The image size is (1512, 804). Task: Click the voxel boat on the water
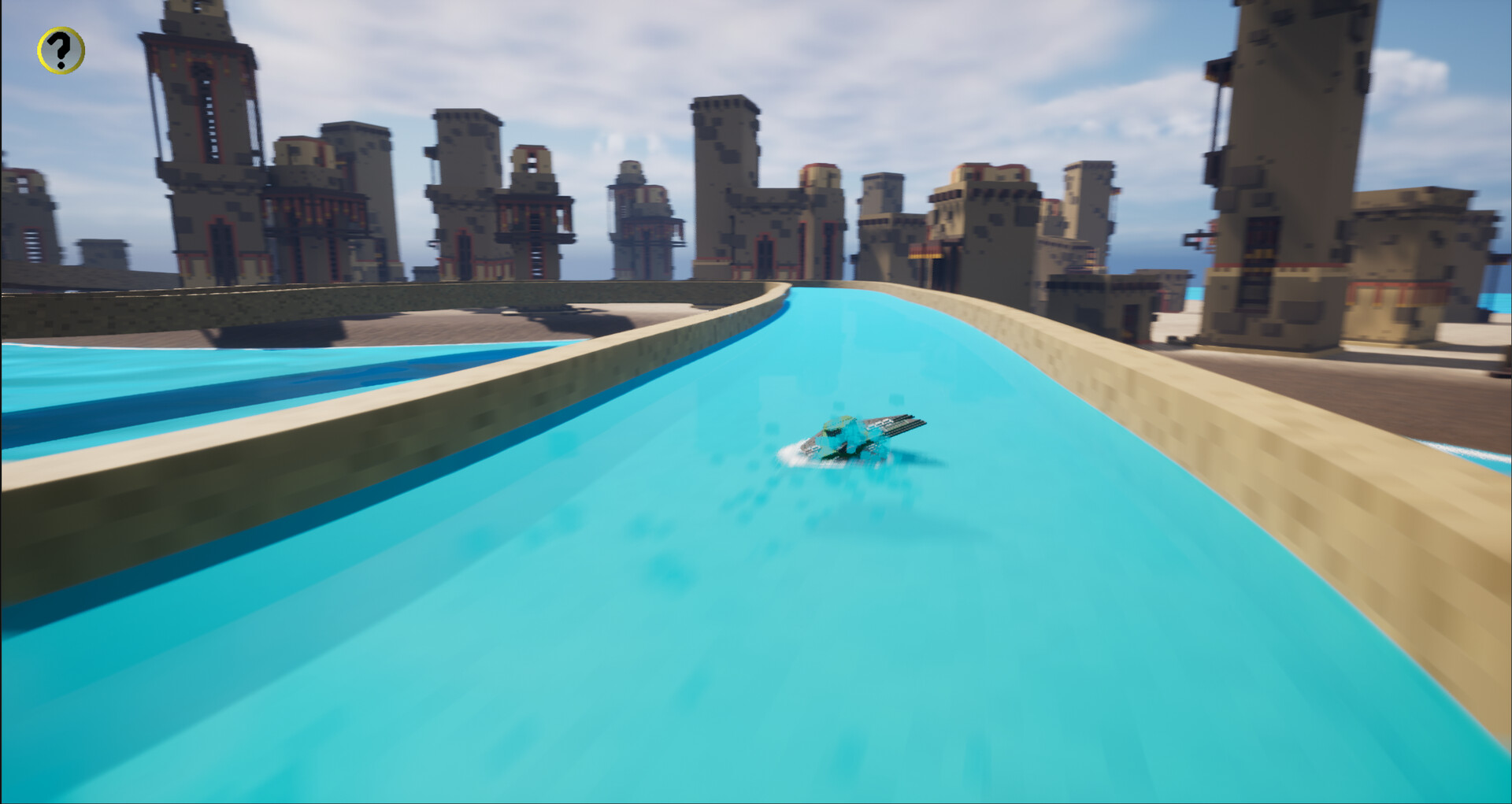coord(858,437)
